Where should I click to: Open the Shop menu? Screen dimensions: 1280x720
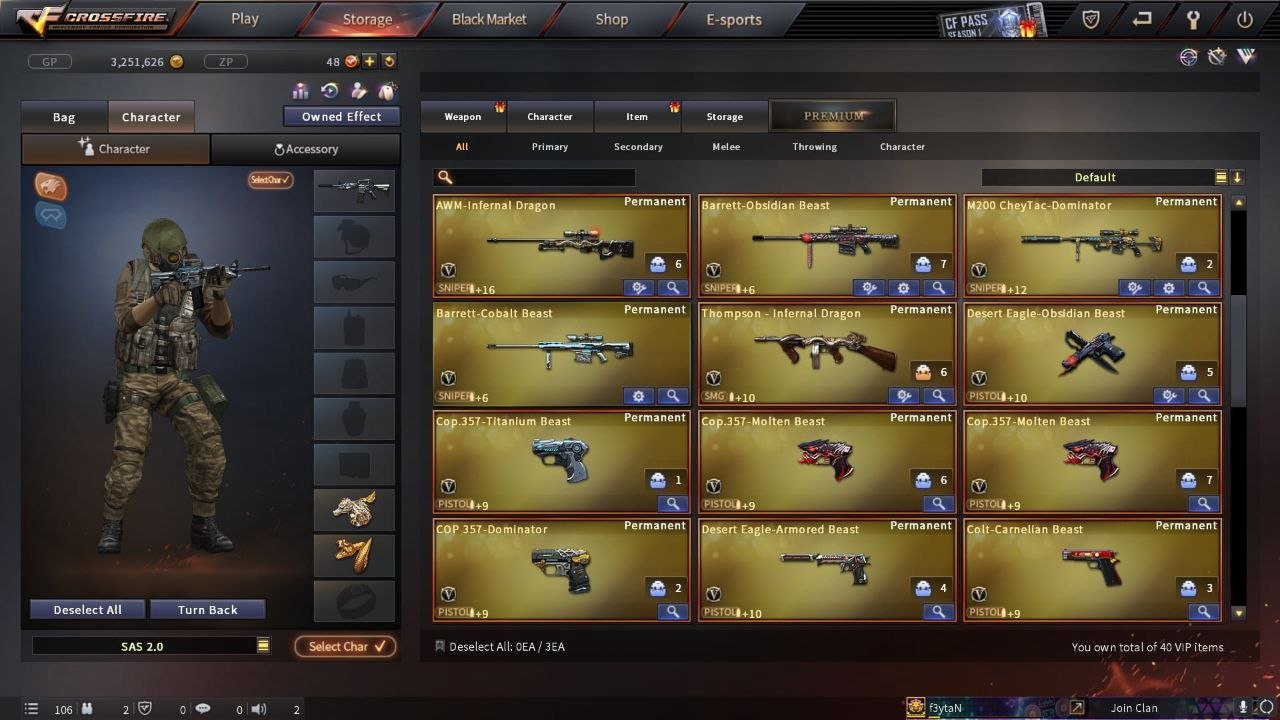[x=611, y=19]
